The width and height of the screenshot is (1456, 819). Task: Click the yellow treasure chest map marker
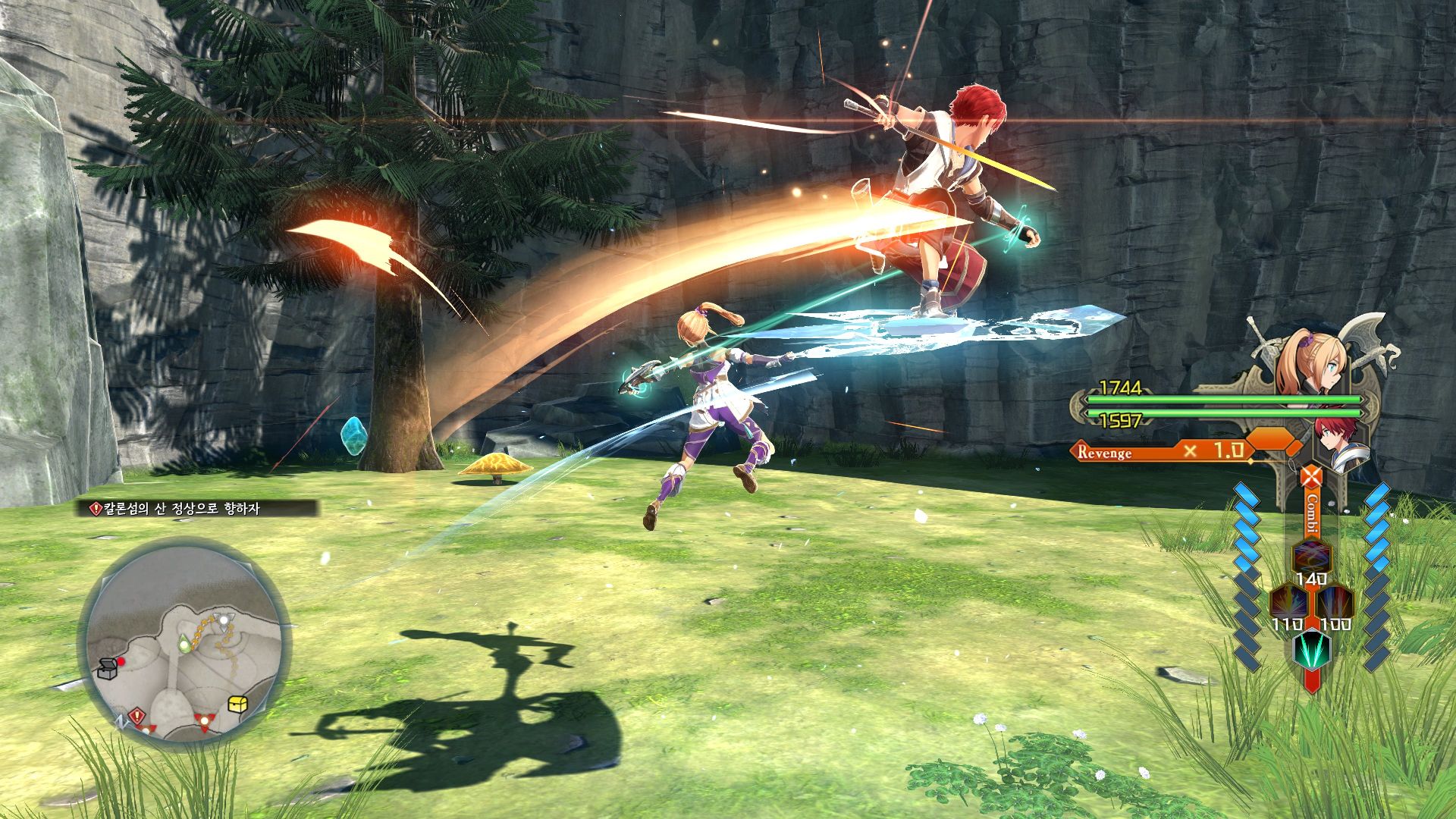[238, 704]
